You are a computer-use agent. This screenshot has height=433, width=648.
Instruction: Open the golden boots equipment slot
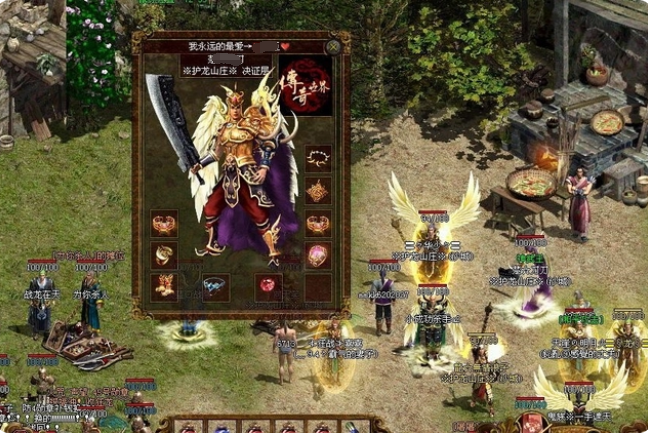164,288
